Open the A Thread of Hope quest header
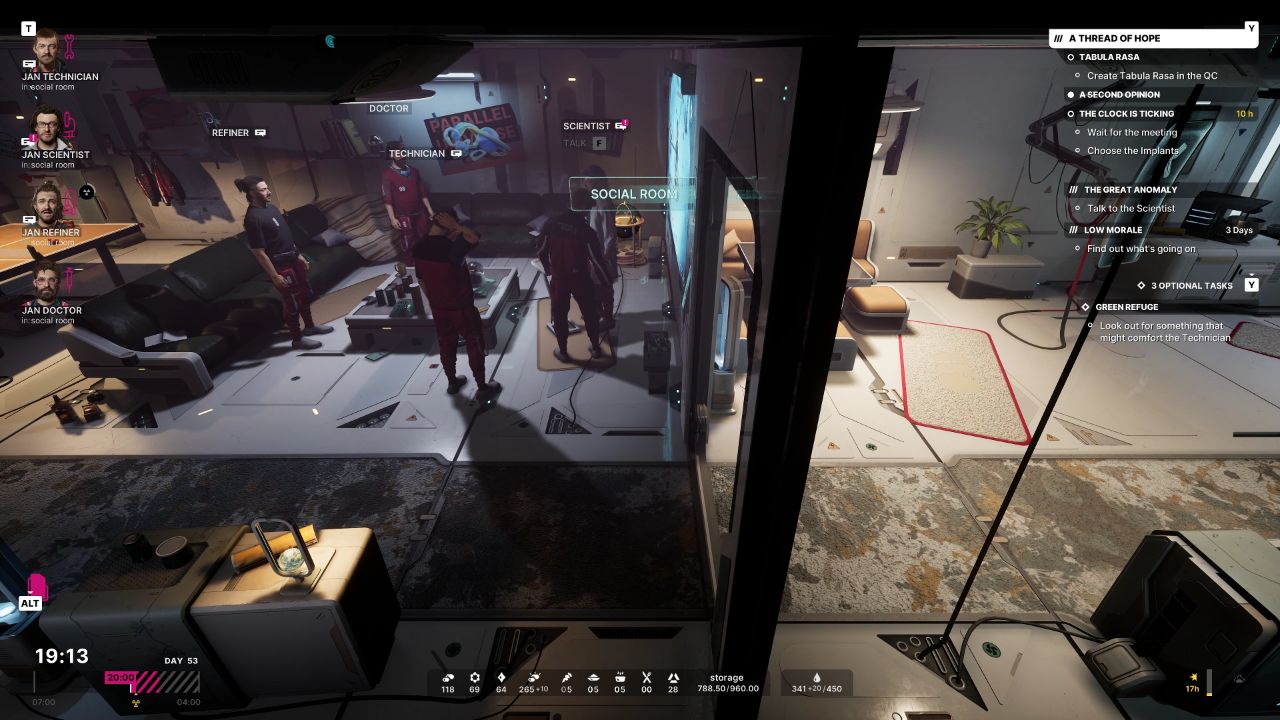 (x=1114, y=38)
